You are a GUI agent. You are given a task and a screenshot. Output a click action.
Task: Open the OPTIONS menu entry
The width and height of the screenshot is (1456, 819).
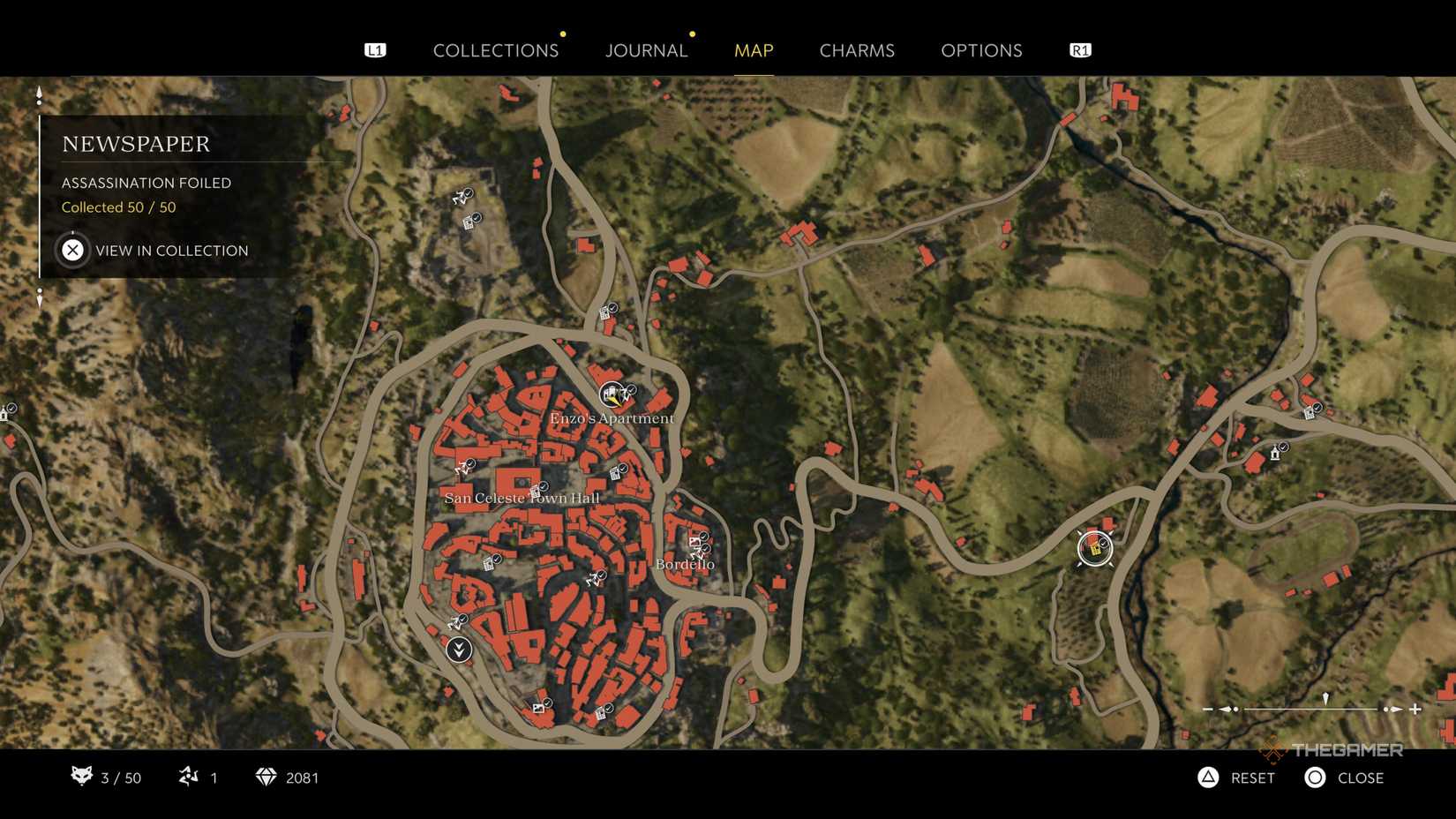(x=981, y=50)
